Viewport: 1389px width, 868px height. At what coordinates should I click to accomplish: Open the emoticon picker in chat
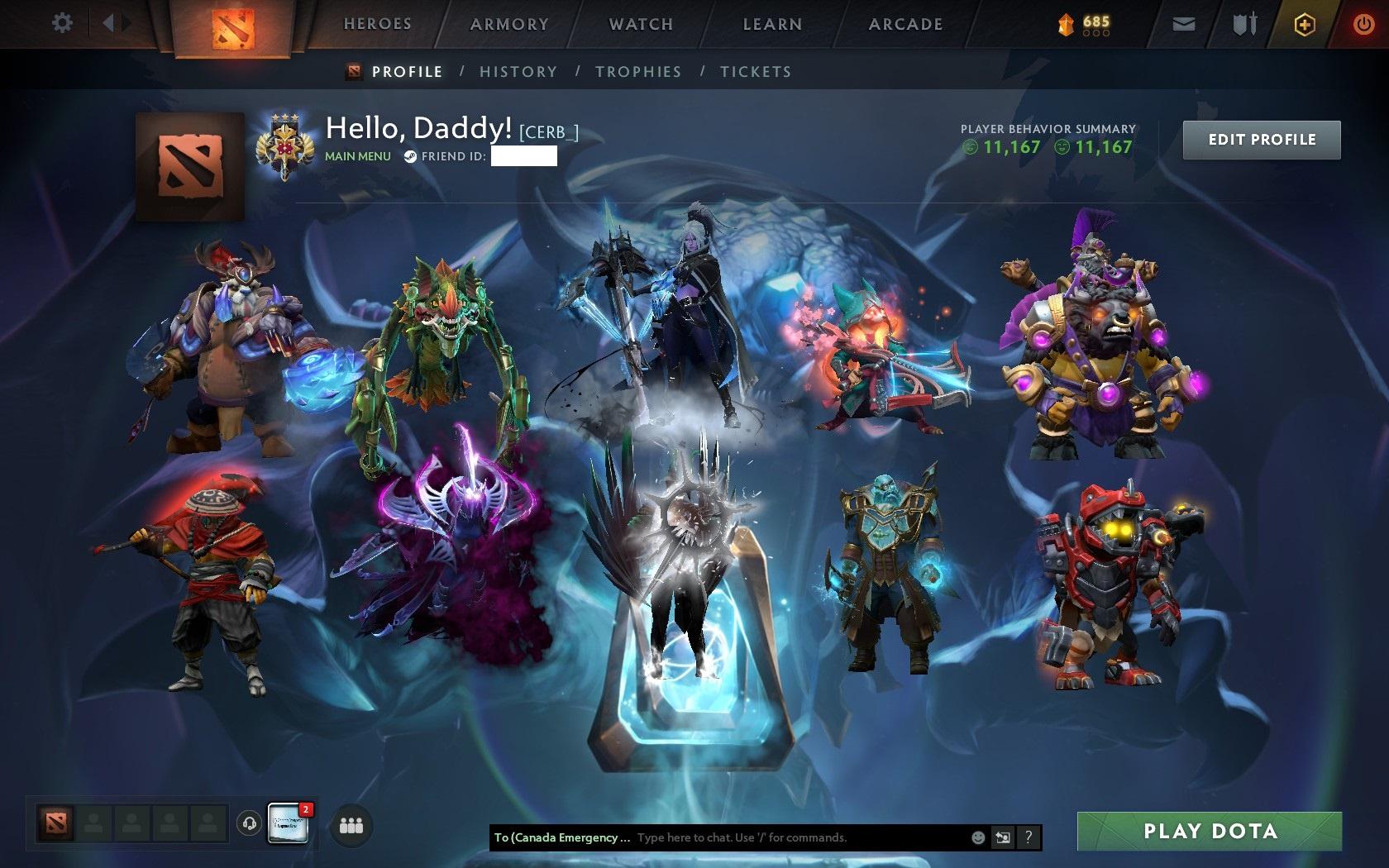point(978,837)
